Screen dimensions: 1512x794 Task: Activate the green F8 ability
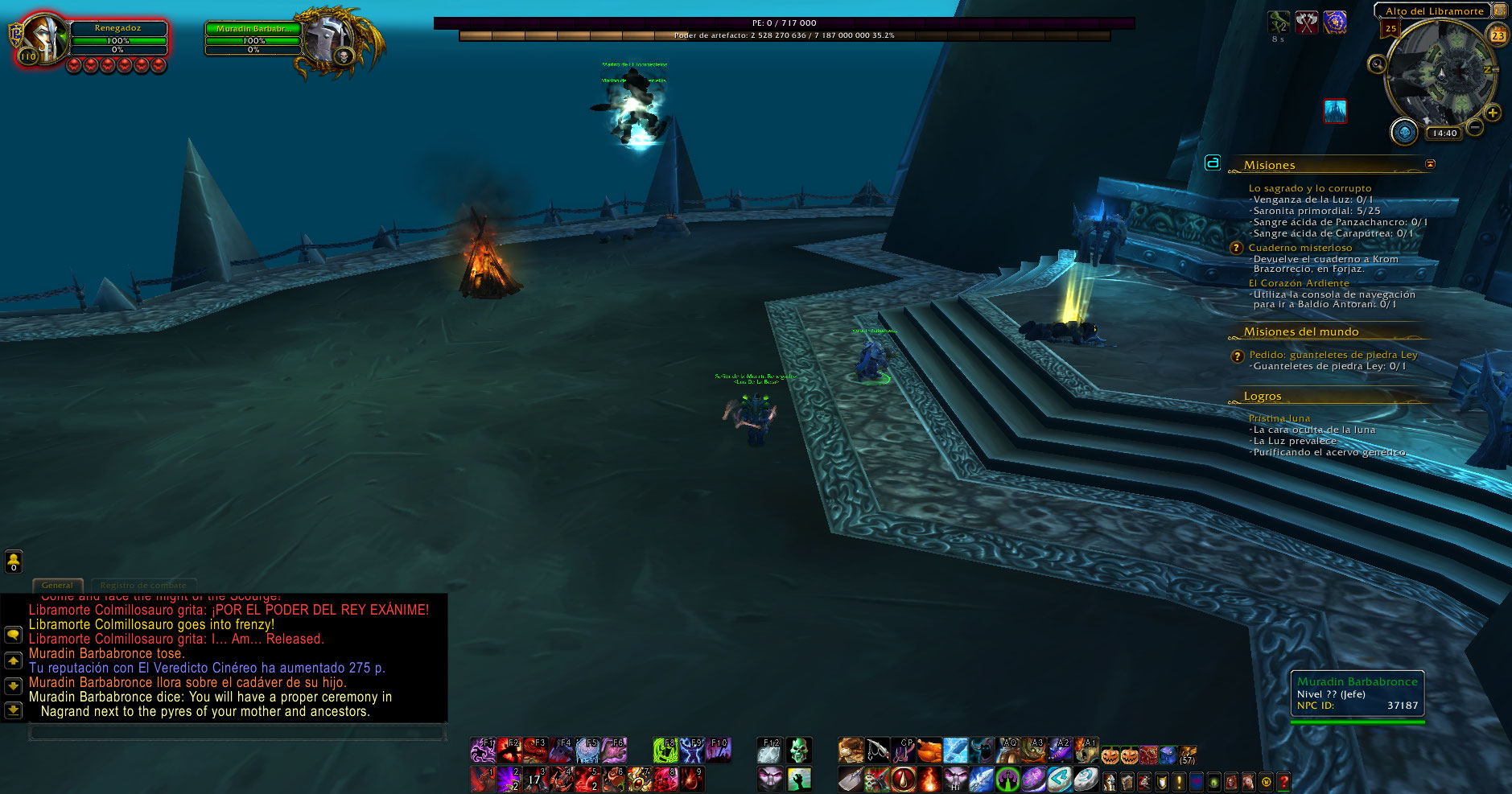pyautogui.click(x=665, y=750)
